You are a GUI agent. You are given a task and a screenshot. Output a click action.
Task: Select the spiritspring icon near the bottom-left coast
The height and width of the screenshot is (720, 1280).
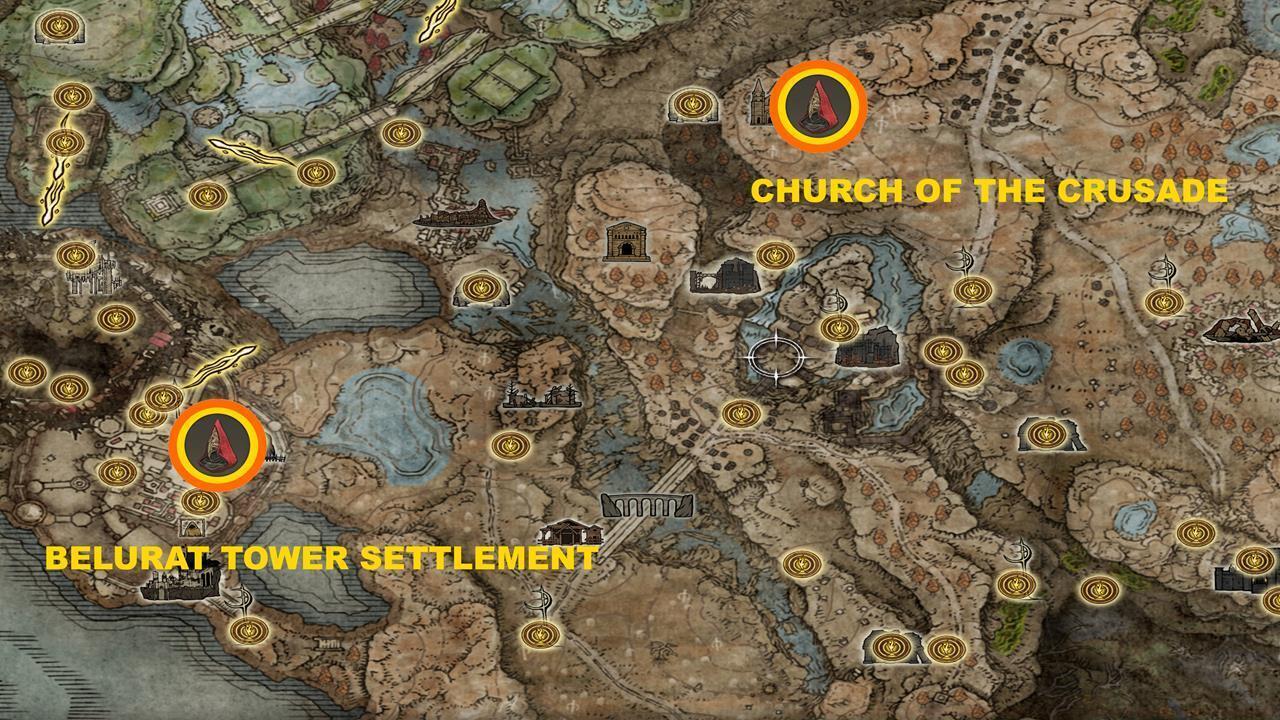tap(240, 598)
